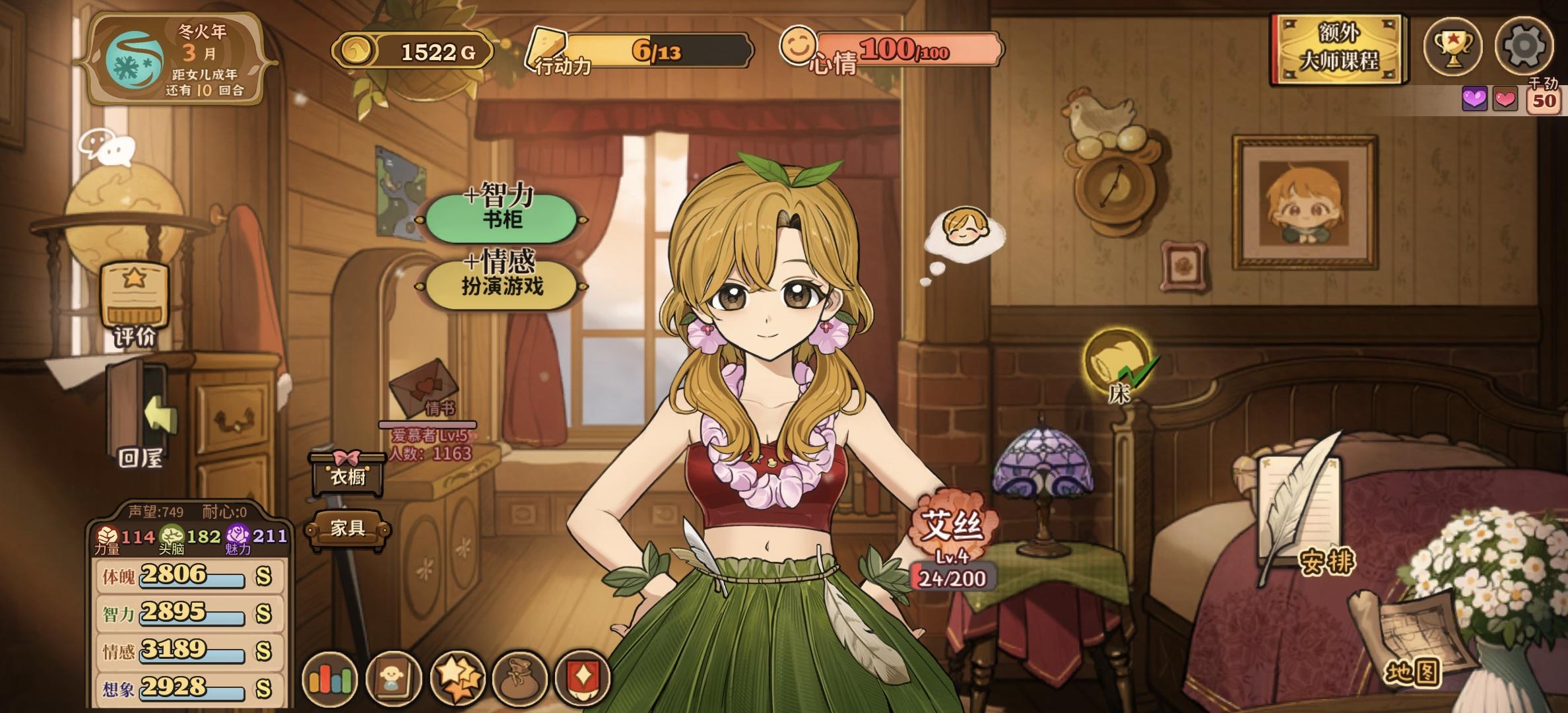Open the 评价 evaluation panel
This screenshot has width=1568, height=713.
click(x=135, y=303)
